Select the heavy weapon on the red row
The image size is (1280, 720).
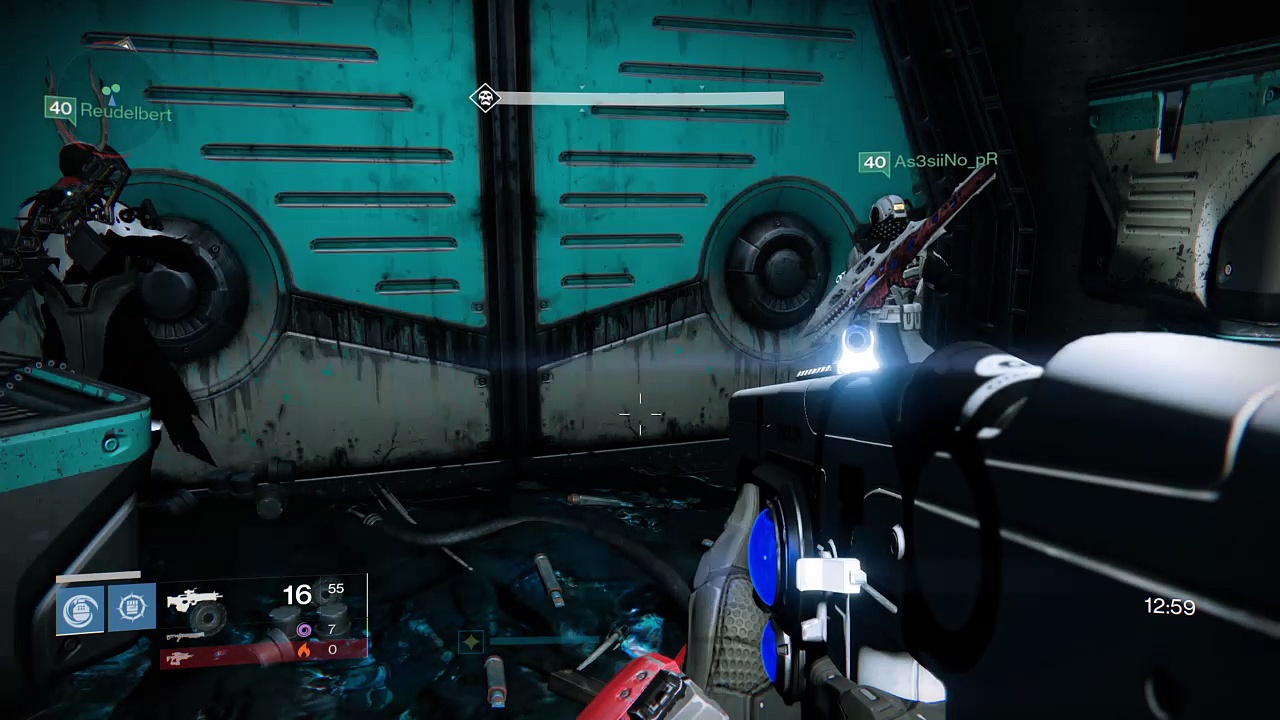pos(178,657)
